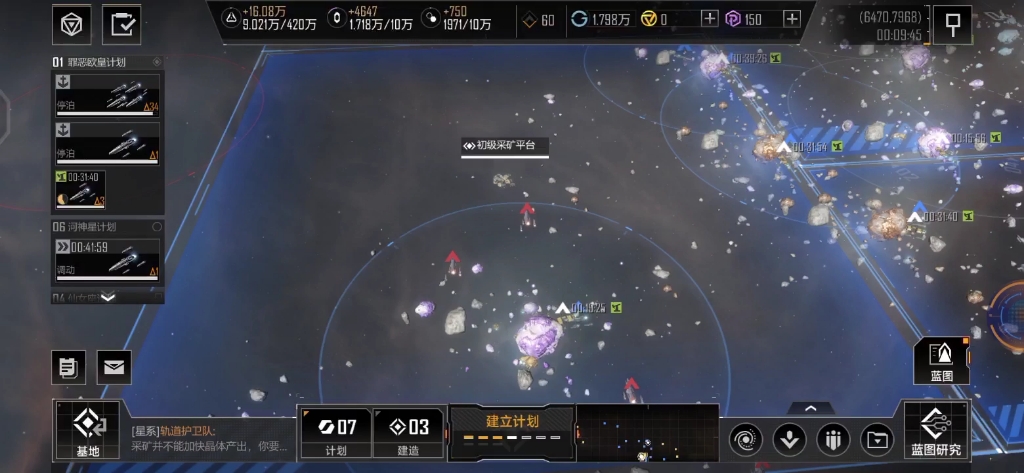This screenshot has width=1024, height=473.
Task: Open the 基地 base menu
Action: point(88,431)
